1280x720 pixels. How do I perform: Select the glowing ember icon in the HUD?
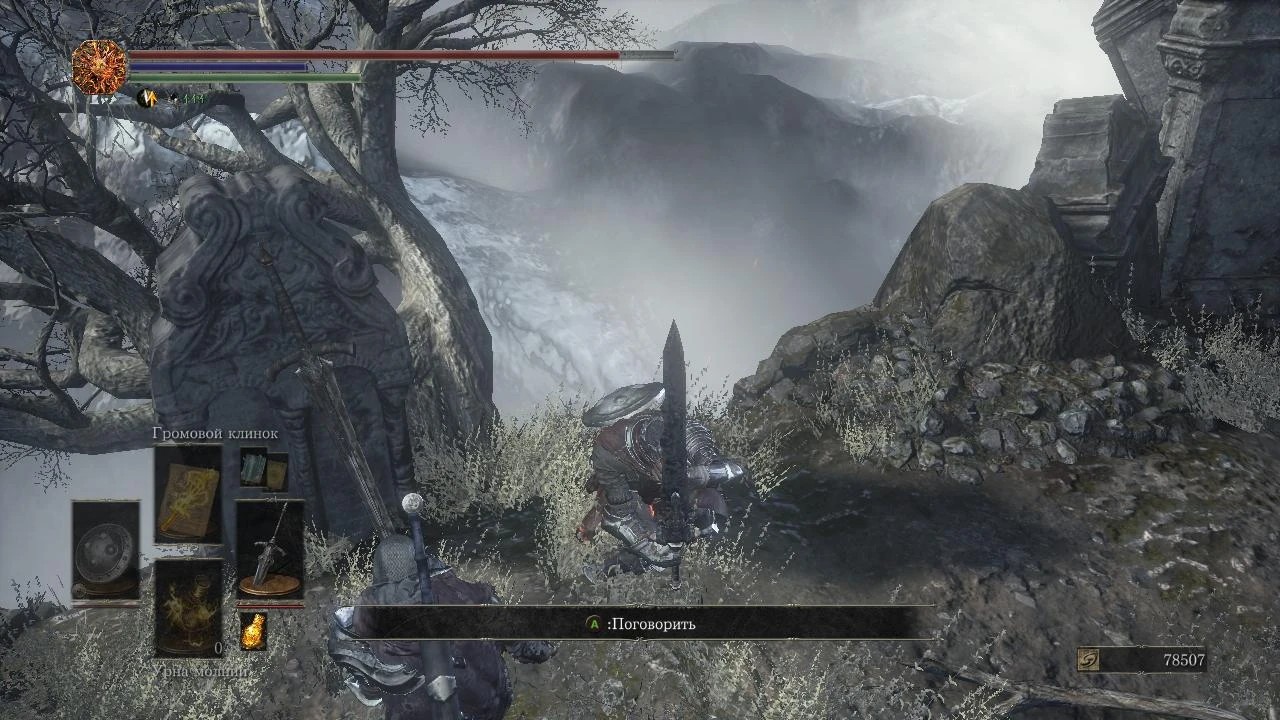click(253, 630)
